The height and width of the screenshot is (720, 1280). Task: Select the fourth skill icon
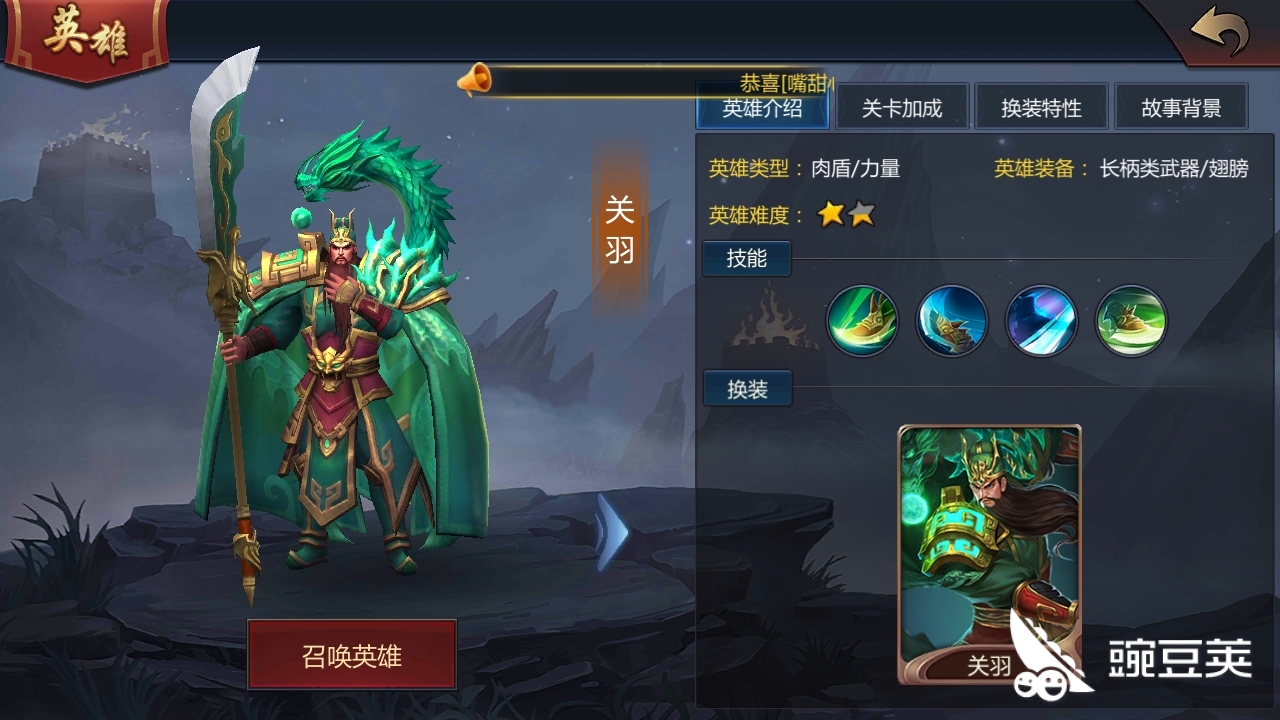coord(1133,320)
